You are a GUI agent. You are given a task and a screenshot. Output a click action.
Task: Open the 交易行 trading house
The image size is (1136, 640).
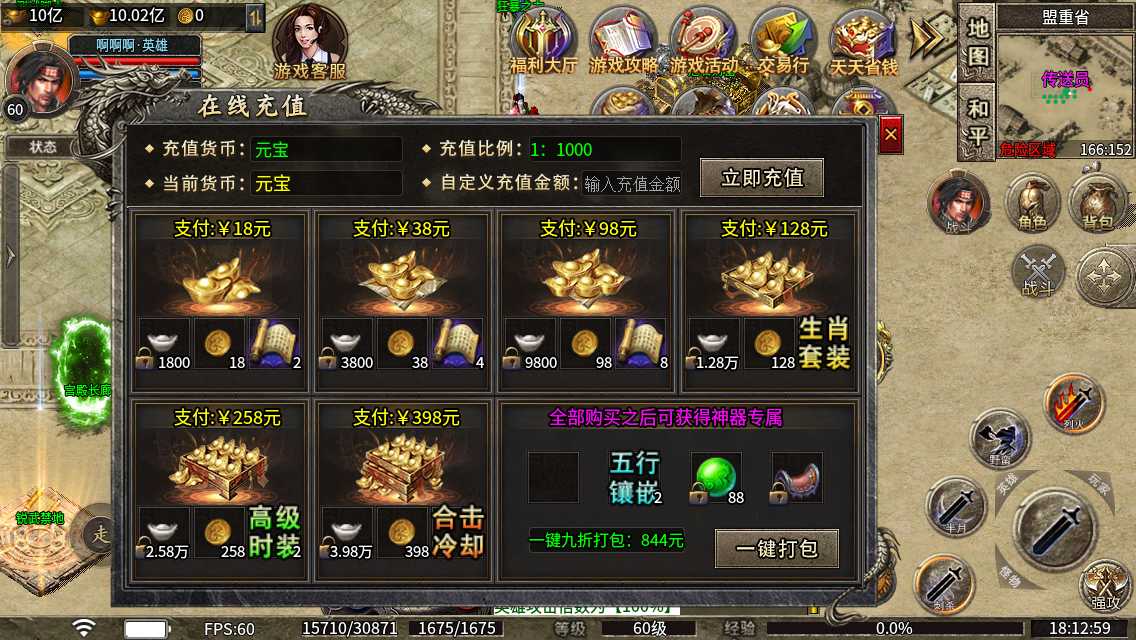tap(783, 44)
